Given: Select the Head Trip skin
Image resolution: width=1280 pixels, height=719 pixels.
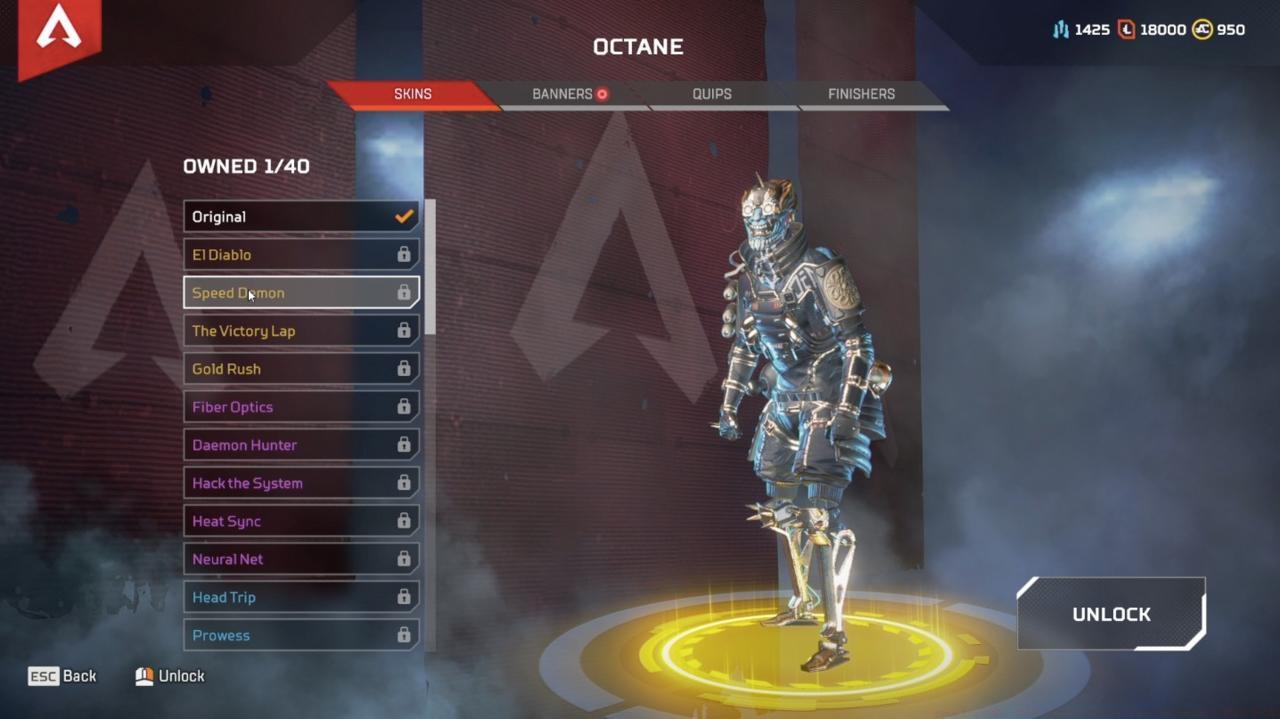Looking at the screenshot, I should pyautogui.click(x=300, y=597).
